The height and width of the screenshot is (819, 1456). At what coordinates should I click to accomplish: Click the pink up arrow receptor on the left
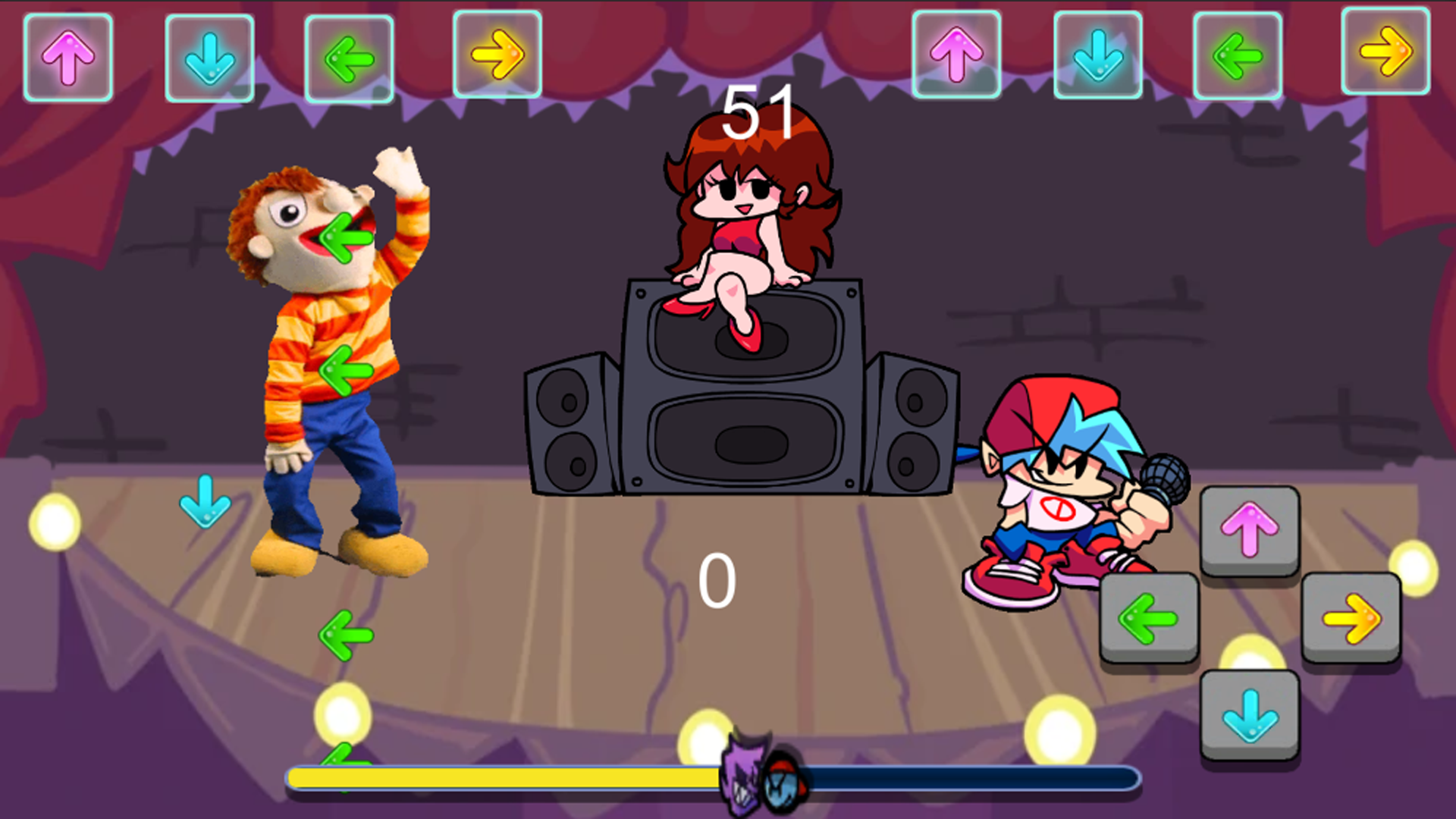click(x=67, y=55)
